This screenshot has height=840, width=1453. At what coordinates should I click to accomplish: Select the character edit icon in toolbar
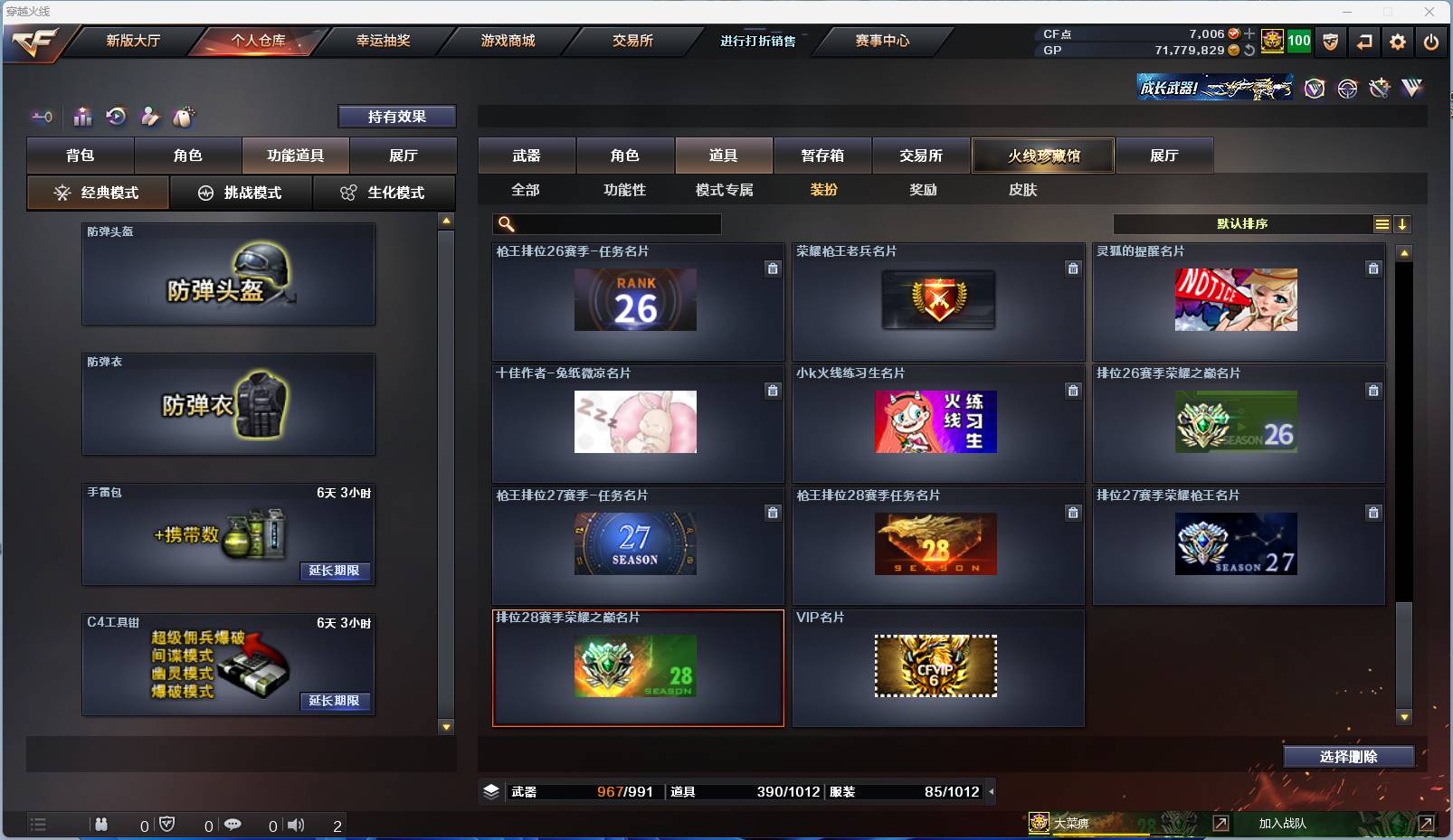click(x=149, y=117)
